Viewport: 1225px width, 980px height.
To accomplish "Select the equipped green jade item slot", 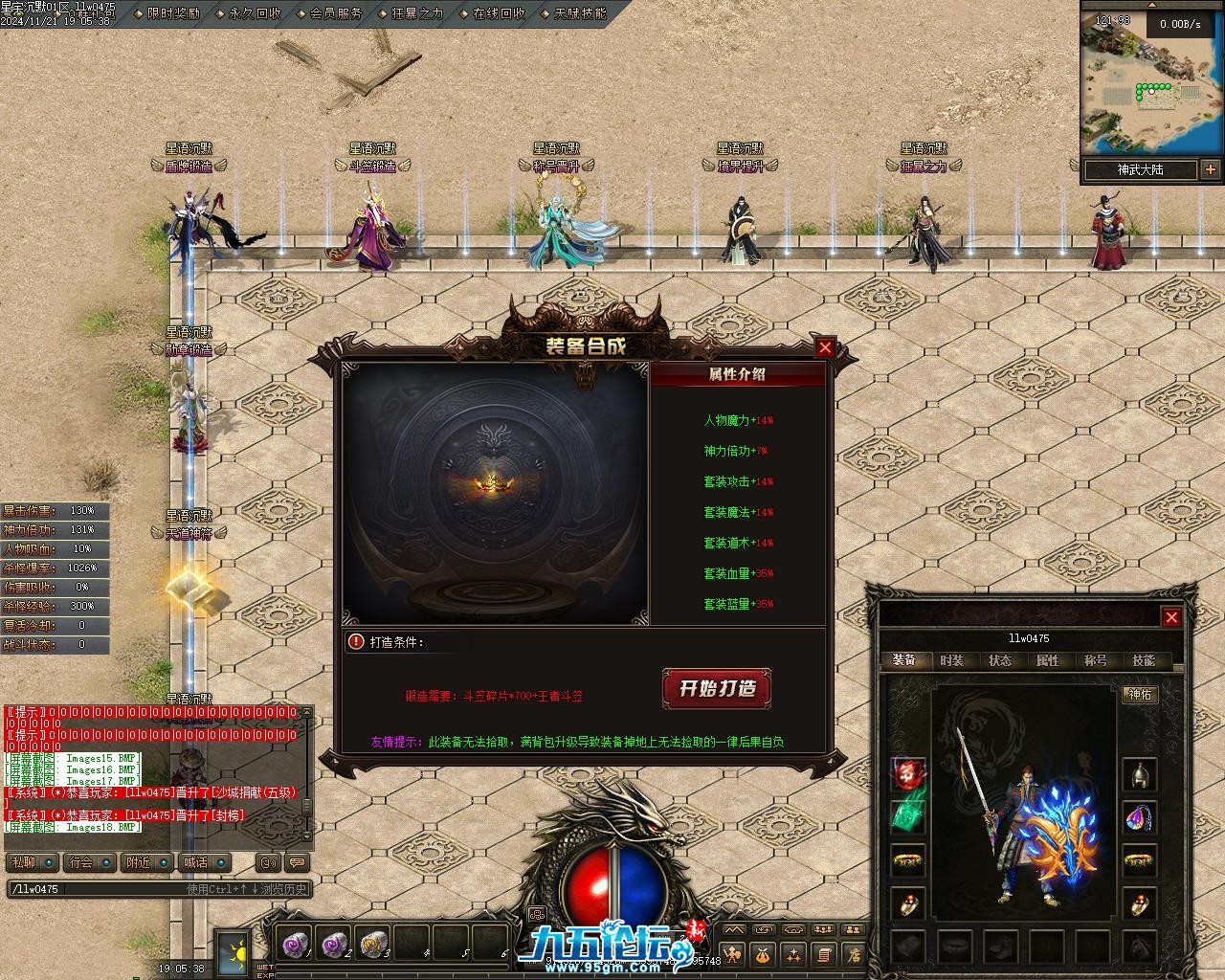I will [x=907, y=816].
